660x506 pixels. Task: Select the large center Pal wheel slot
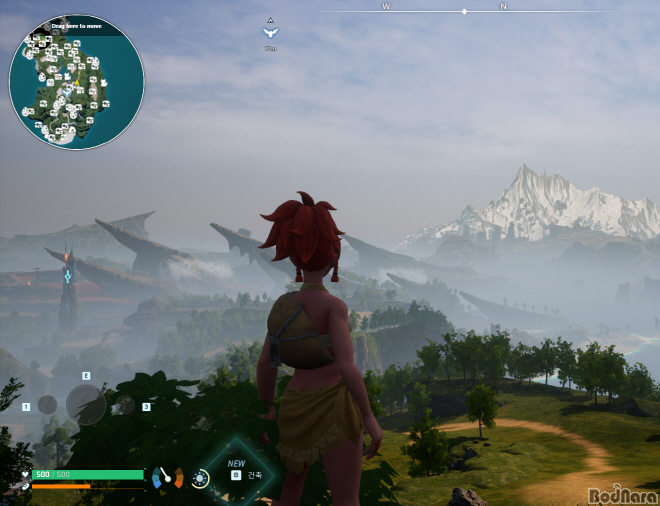(x=85, y=405)
